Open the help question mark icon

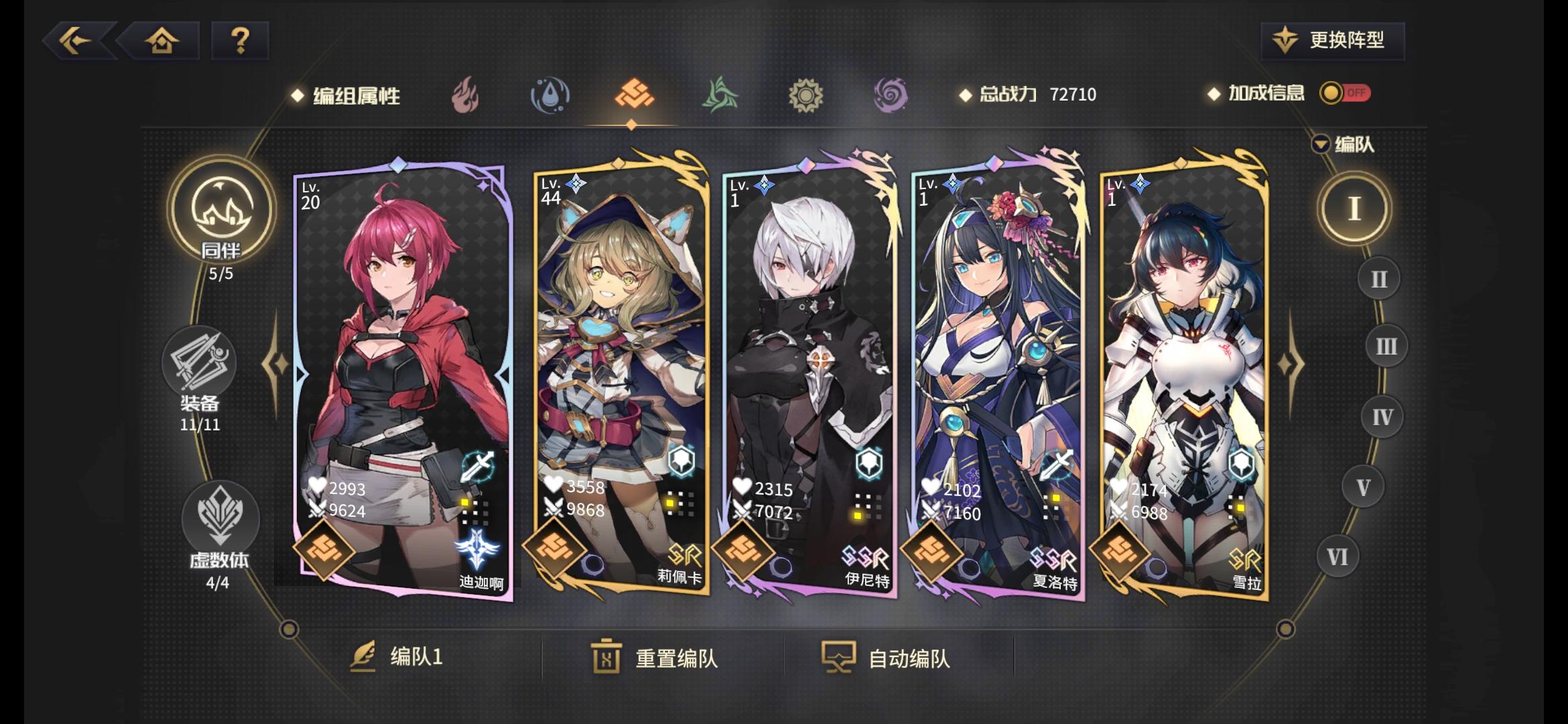coord(239,42)
